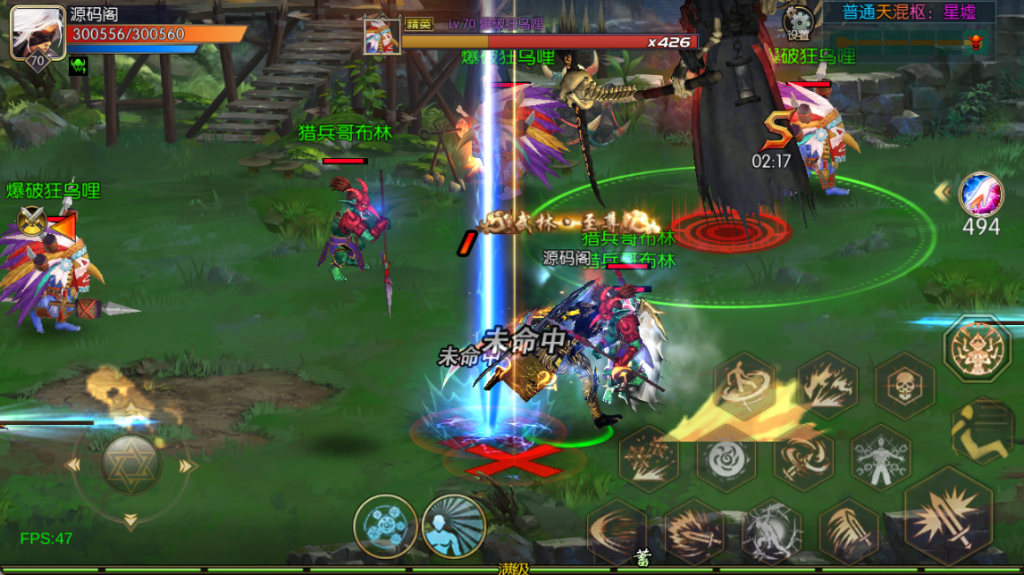The height and width of the screenshot is (575, 1024).
Task: Use the spinning sword vortex skill
Action: coord(803,459)
